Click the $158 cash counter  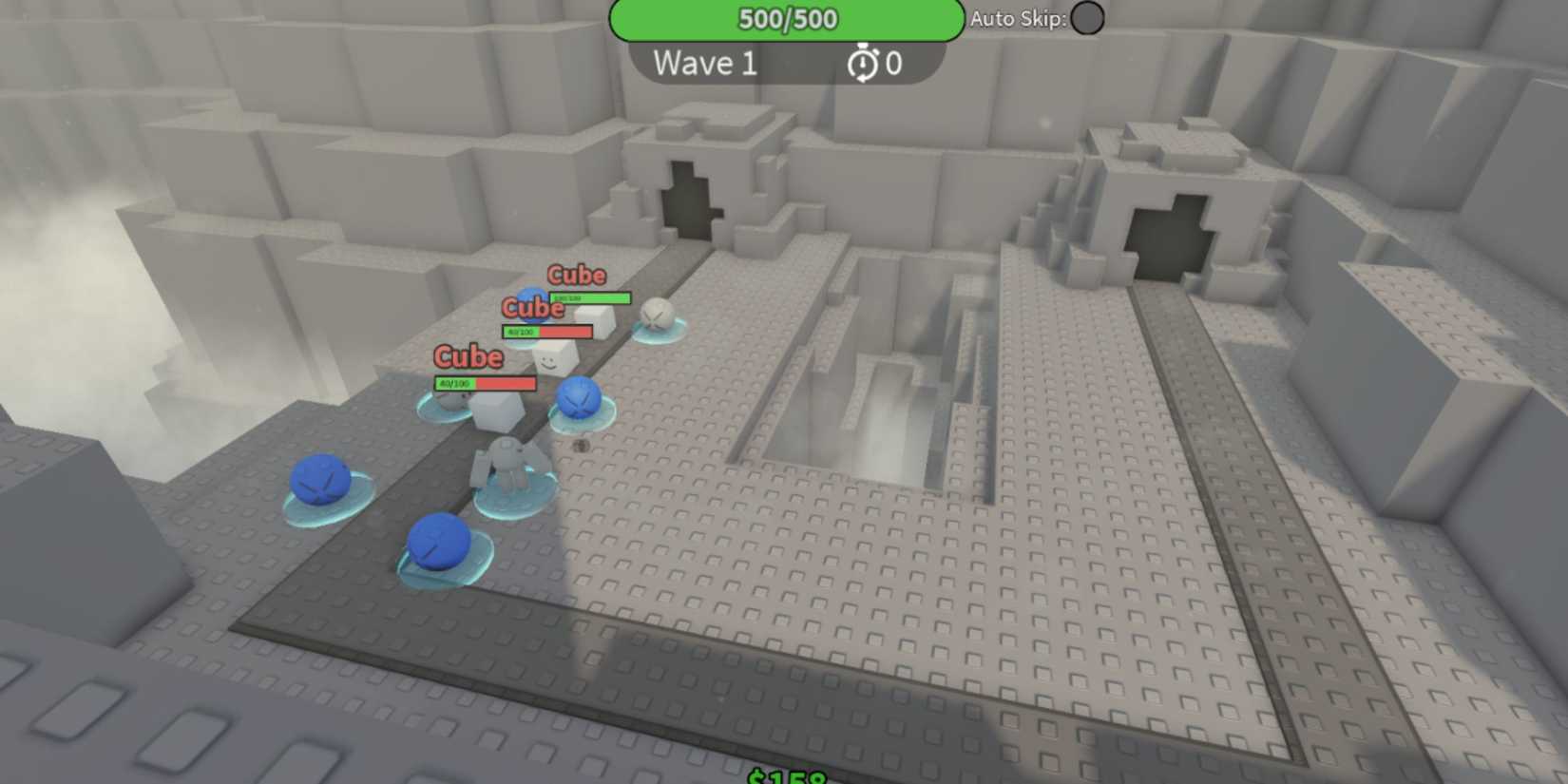point(786,777)
